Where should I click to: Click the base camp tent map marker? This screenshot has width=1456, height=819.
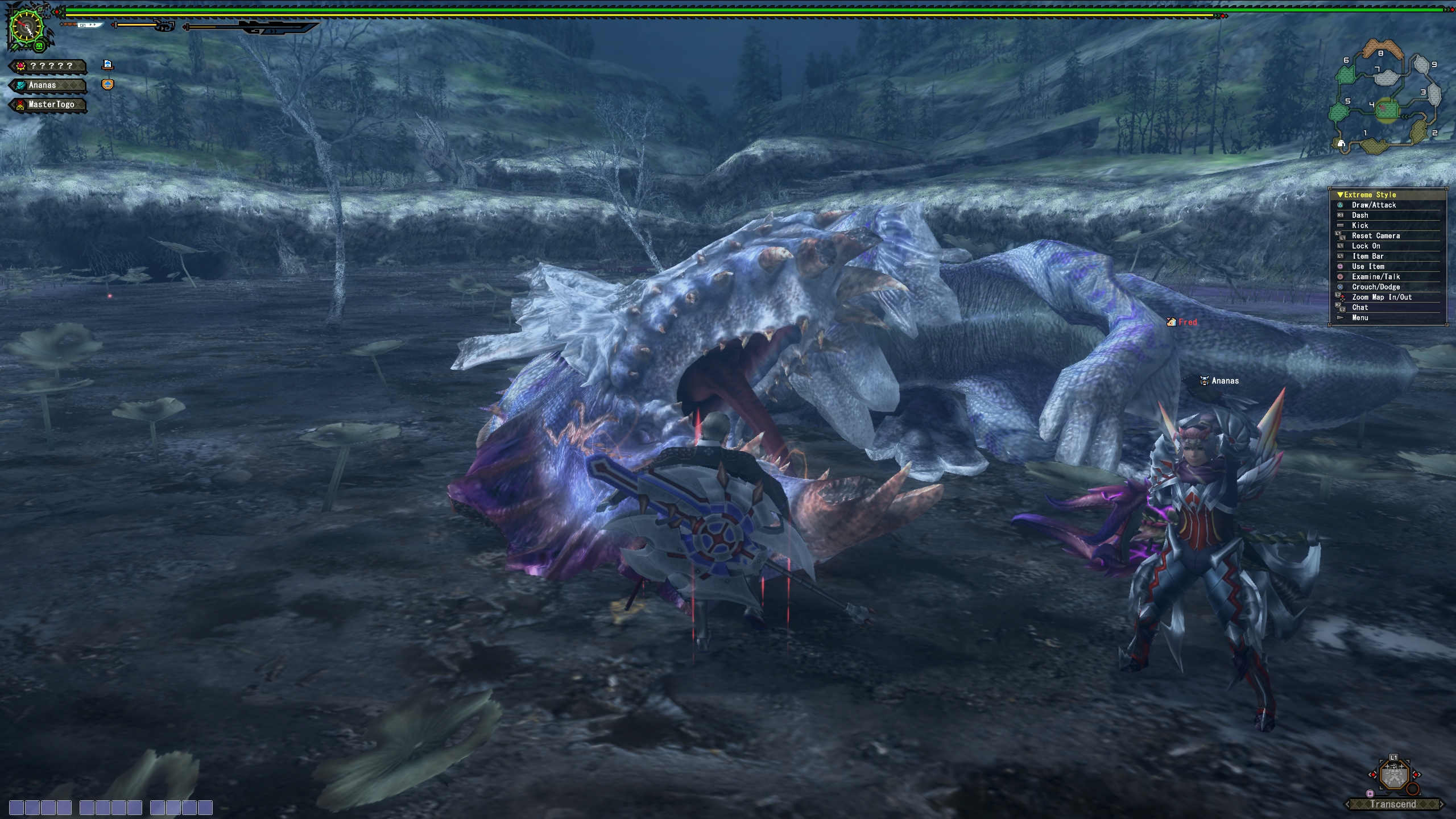pyautogui.click(x=1341, y=143)
